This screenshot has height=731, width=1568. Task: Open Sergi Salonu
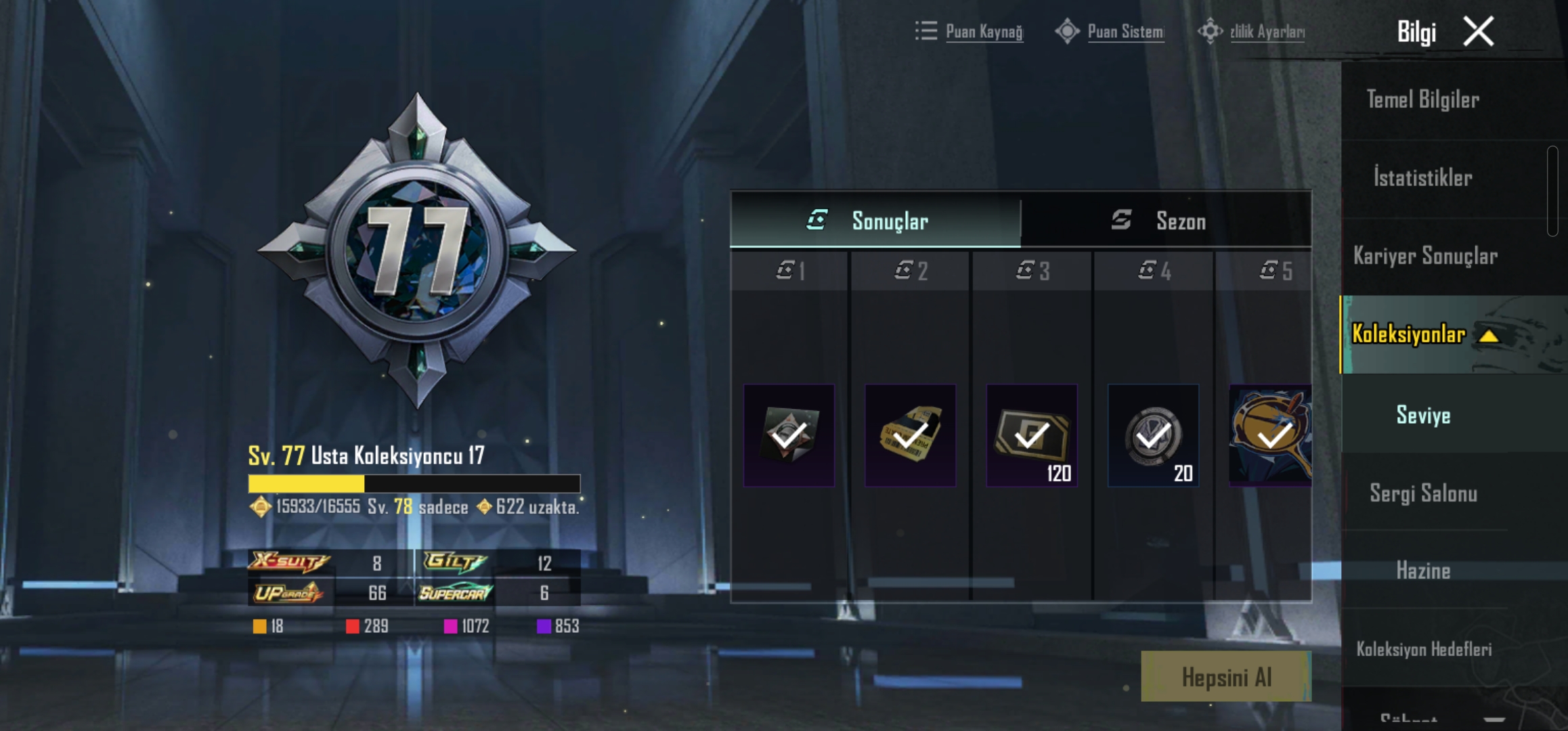[x=1423, y=493]
